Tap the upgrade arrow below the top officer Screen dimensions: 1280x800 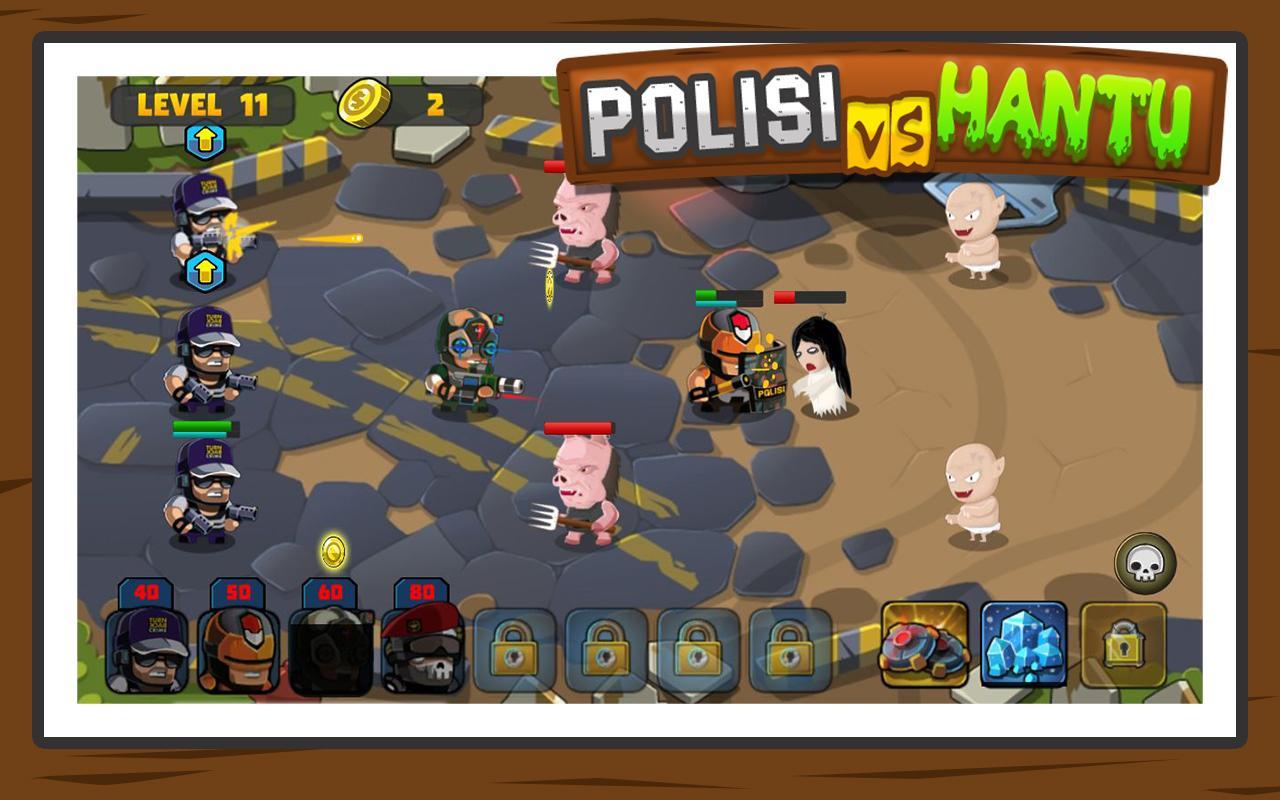point(207,270)
